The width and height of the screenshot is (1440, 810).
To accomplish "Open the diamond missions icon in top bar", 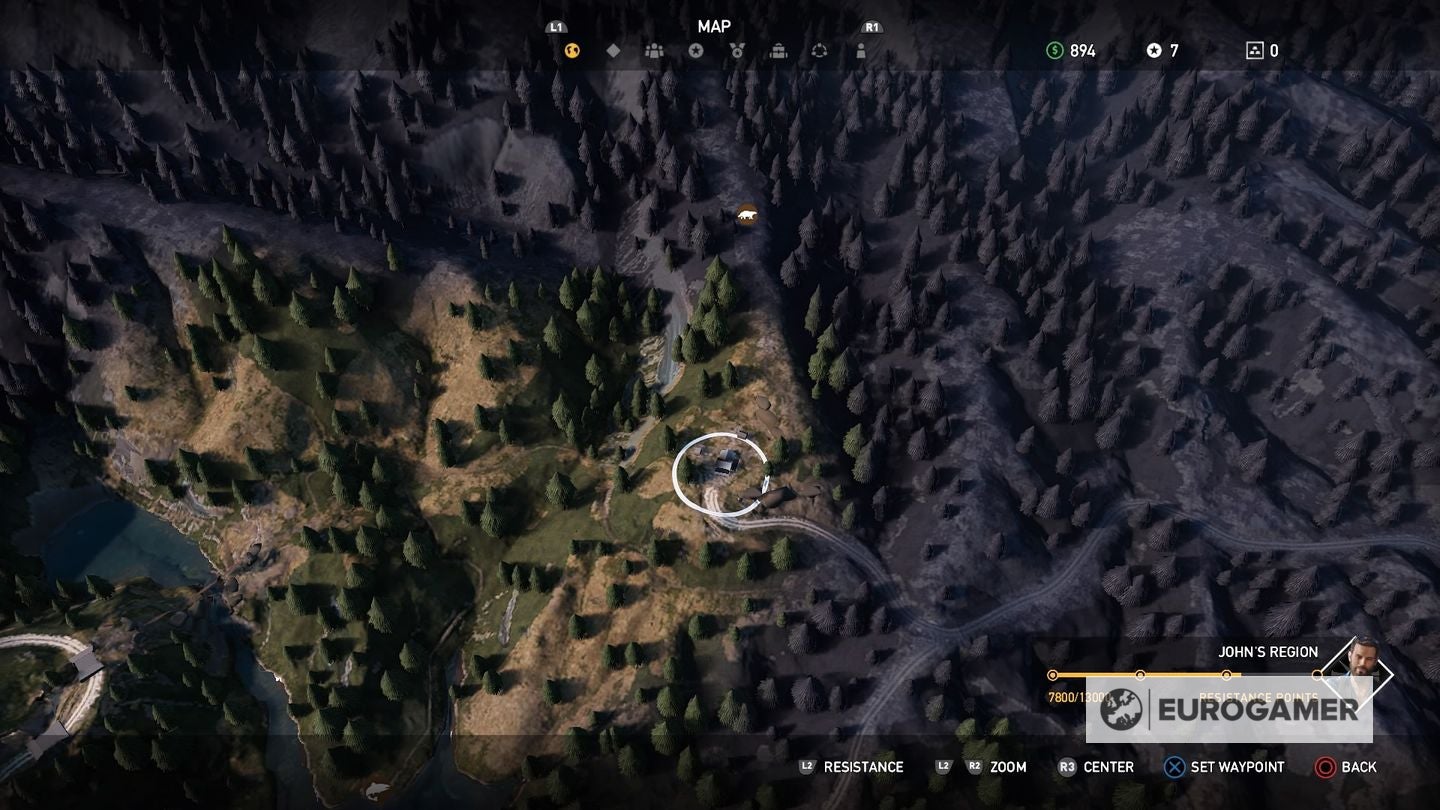I will [x=613, y=49].
